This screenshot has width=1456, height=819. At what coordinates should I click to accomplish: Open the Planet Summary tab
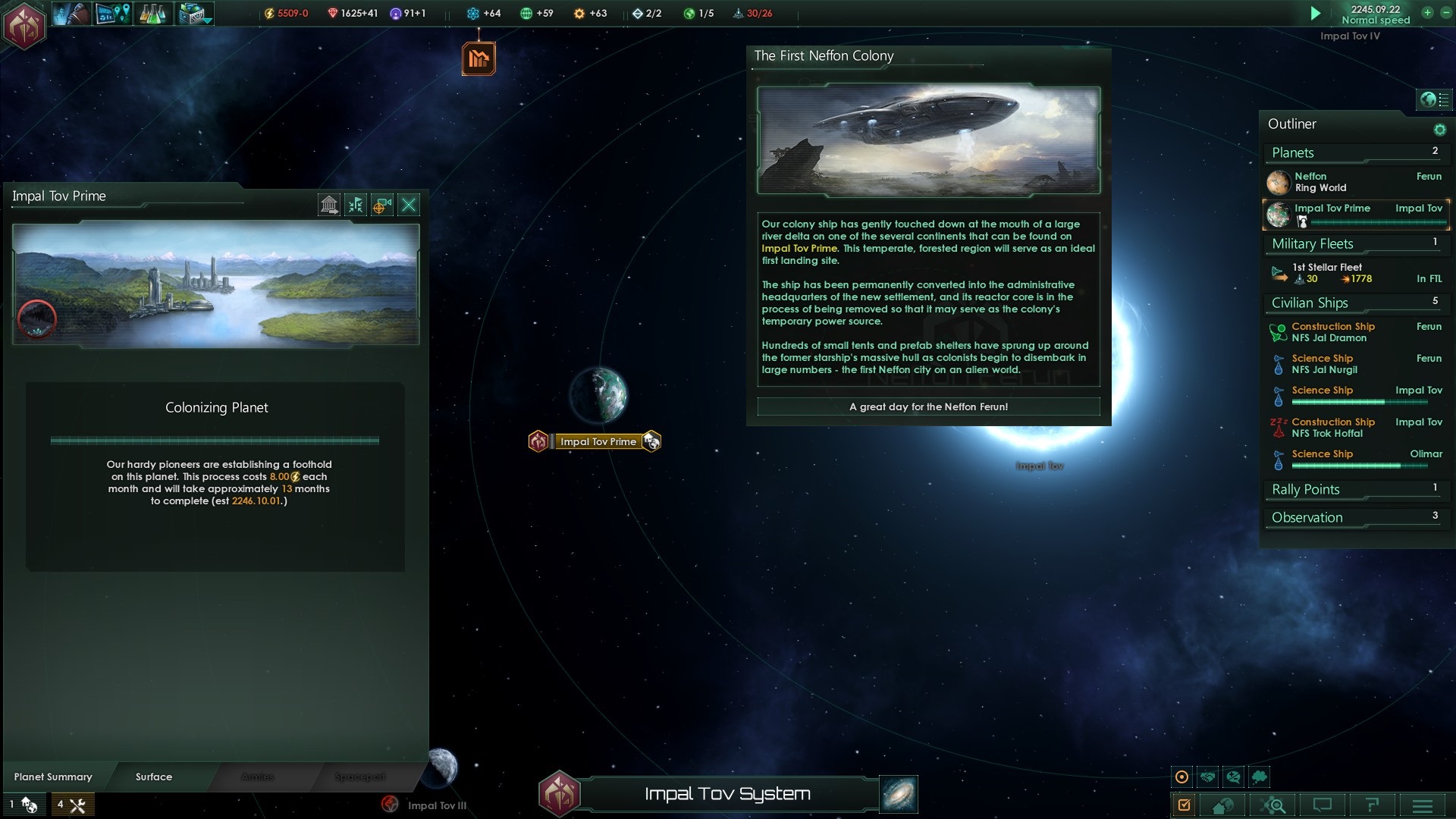[x=53, y=777]
